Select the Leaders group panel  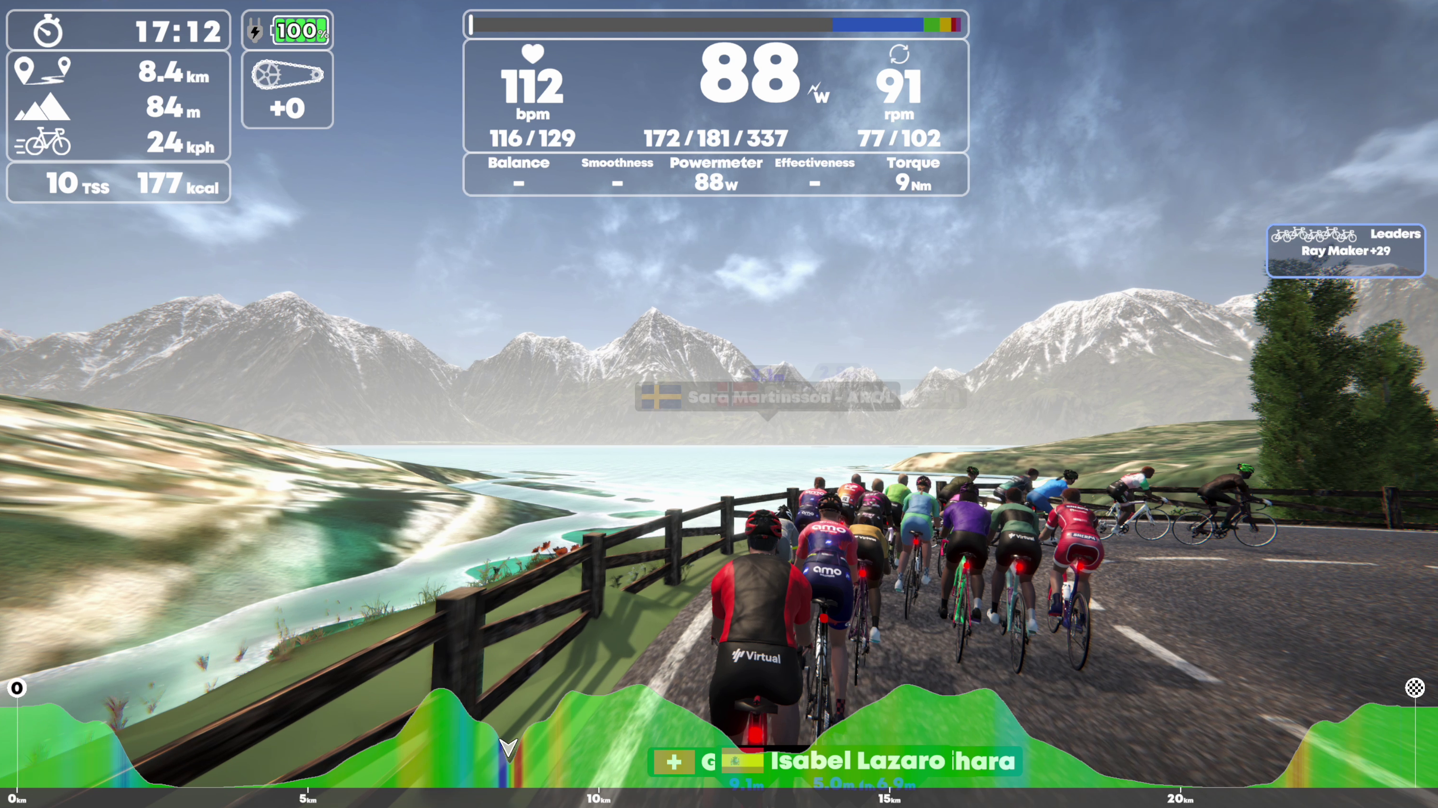[x=1345, y=250]
